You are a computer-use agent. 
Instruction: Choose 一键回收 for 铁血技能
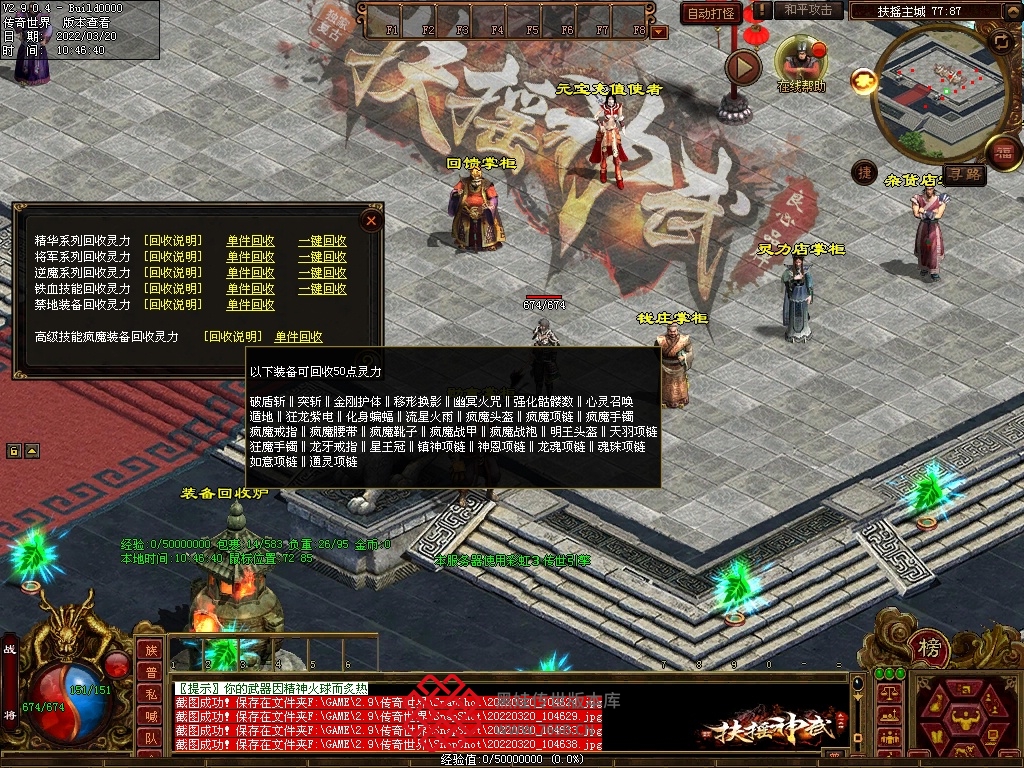tap(322, 289)
